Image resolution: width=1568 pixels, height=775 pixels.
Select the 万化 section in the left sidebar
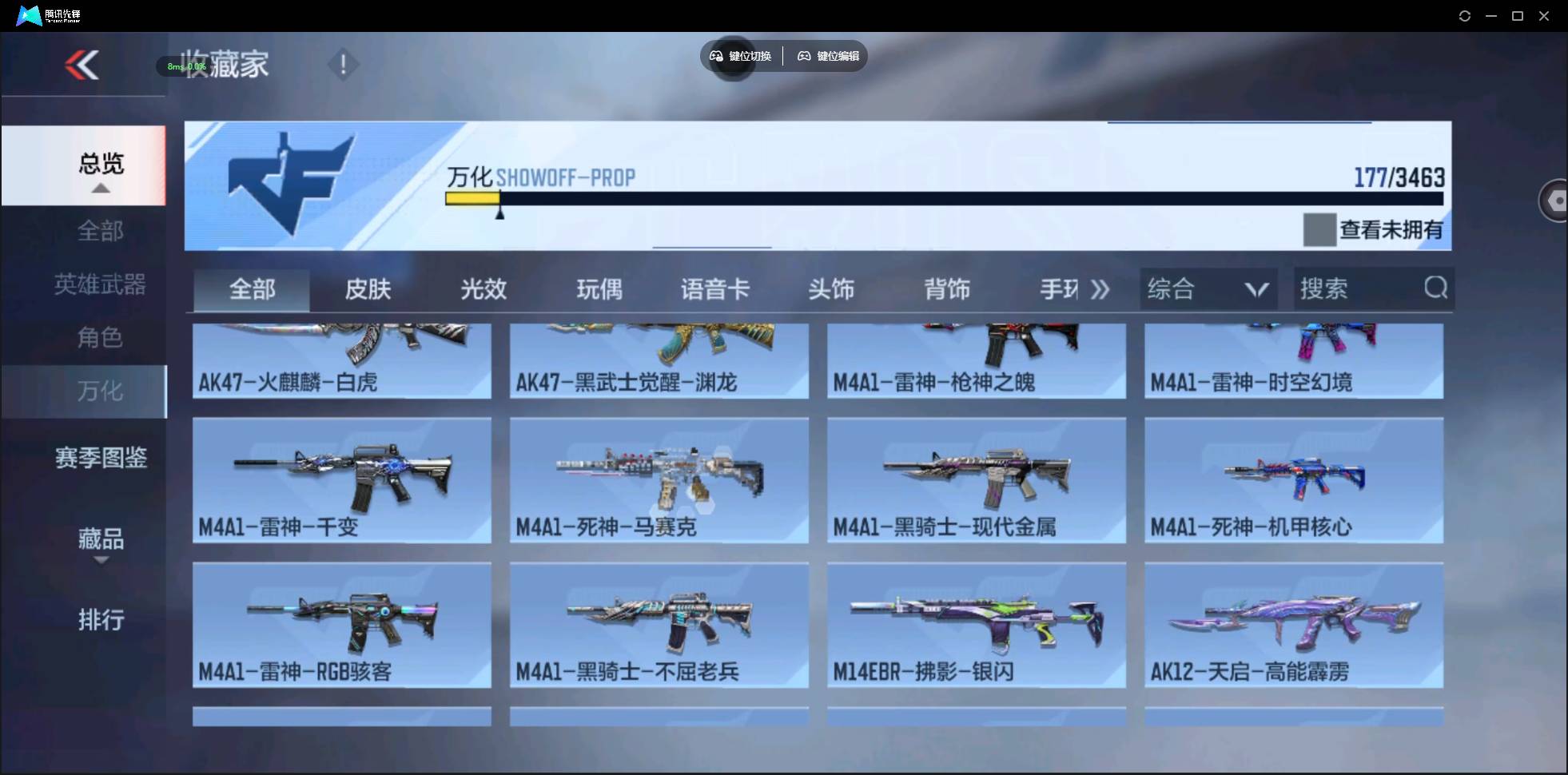[101, 392]
